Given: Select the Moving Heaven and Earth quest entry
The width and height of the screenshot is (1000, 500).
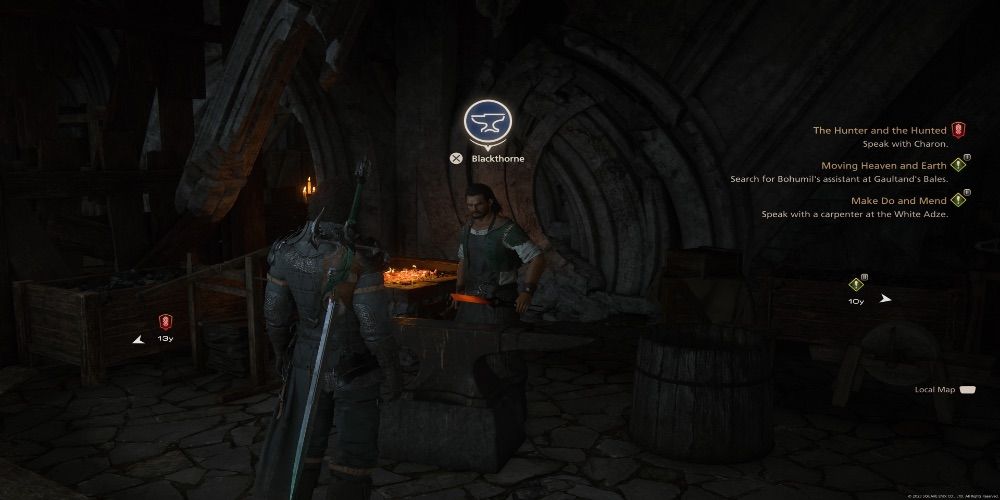Looking at the screenshot, I should (884, 165).
